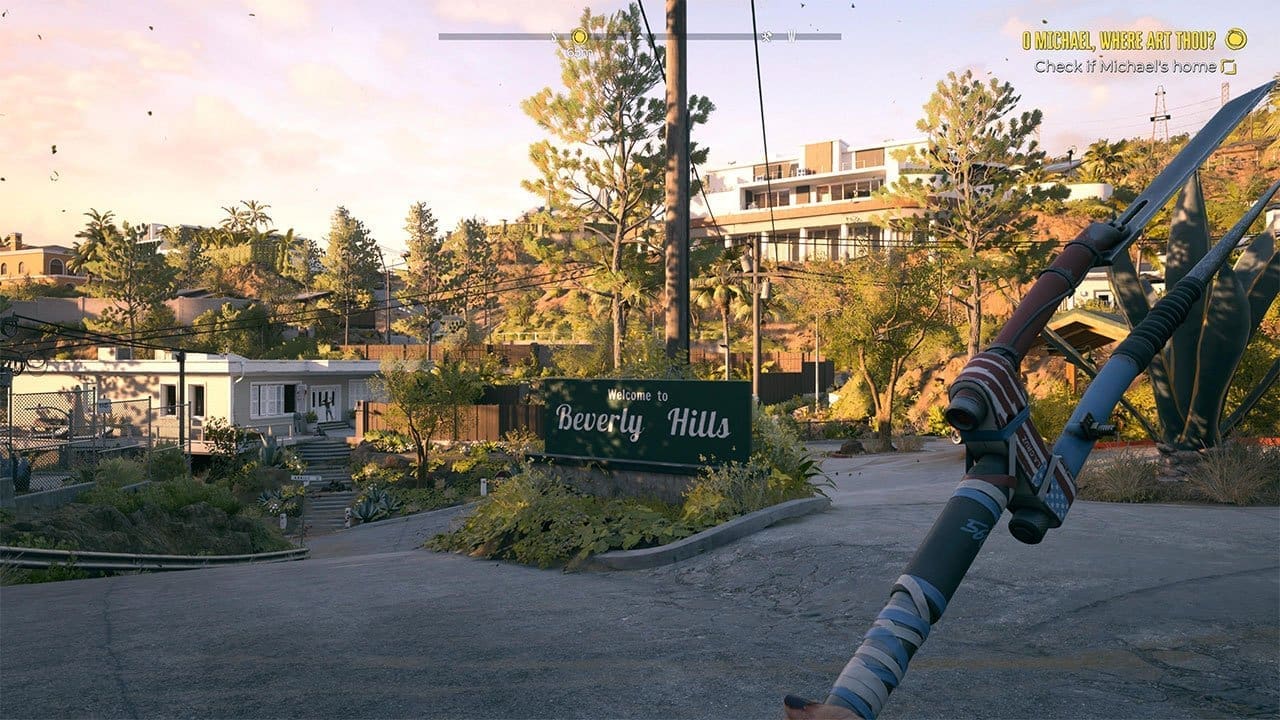Click the 65m distance label under the waypoint

click(576, 50)
